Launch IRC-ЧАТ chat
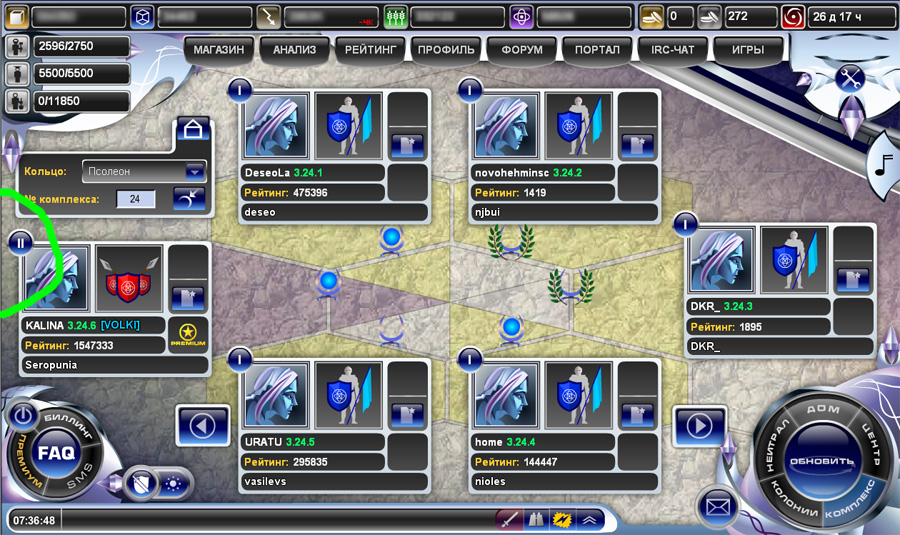The height and width of the screenshot is (535, 900). 671,49
